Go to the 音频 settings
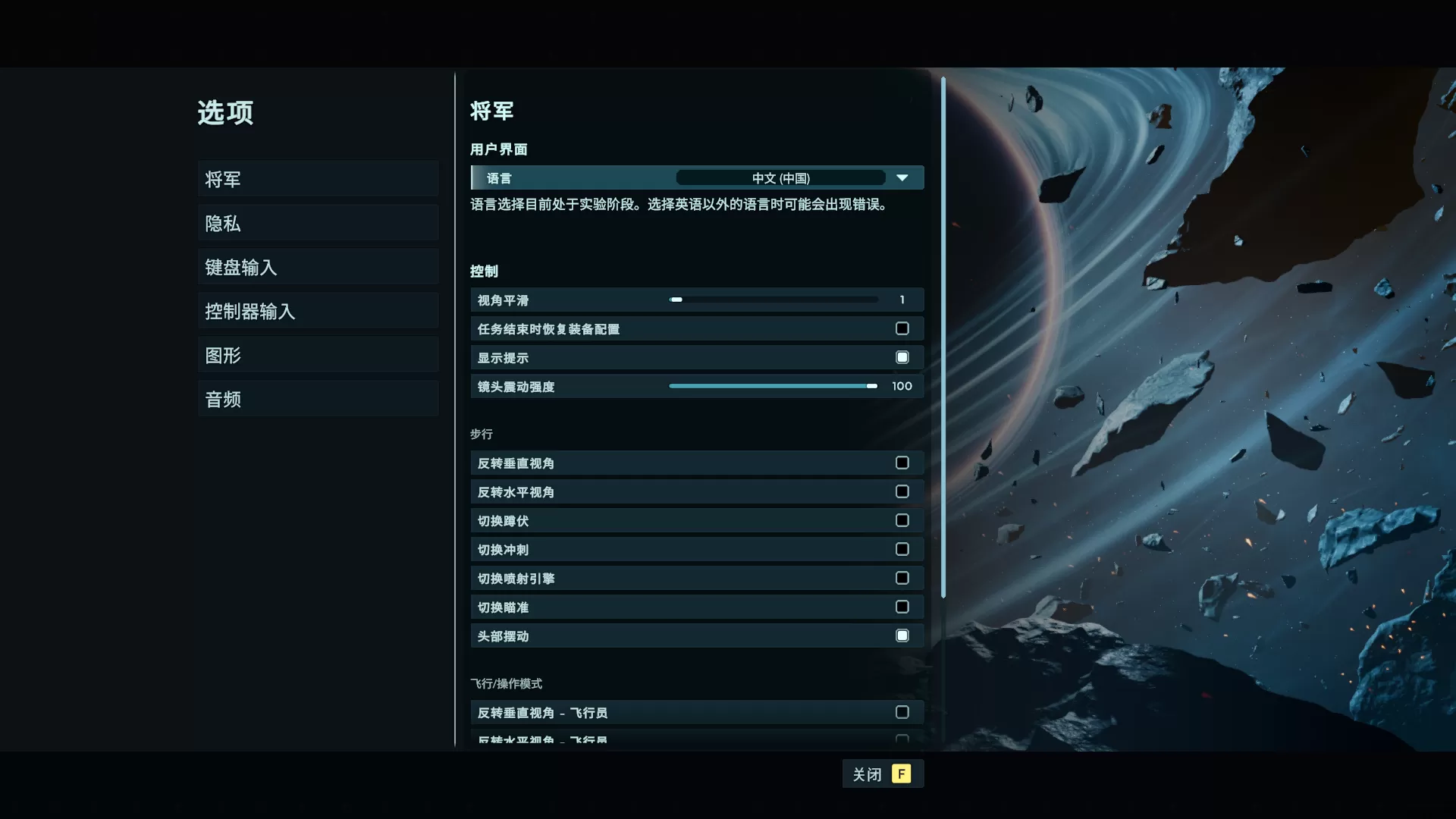The image size is (1456, 819). coord(318,399)
